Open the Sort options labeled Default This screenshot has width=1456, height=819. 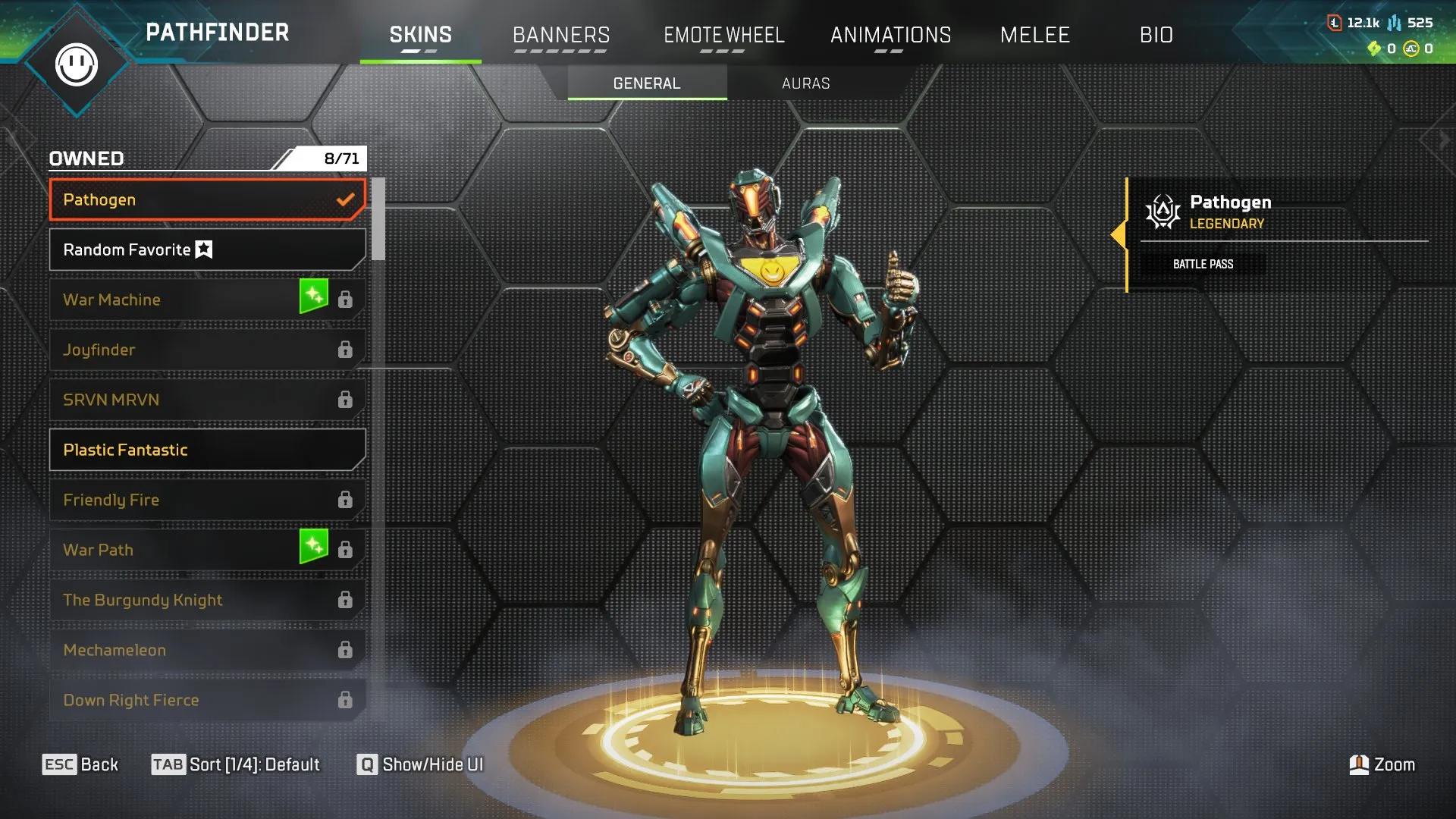click(235, 764)
